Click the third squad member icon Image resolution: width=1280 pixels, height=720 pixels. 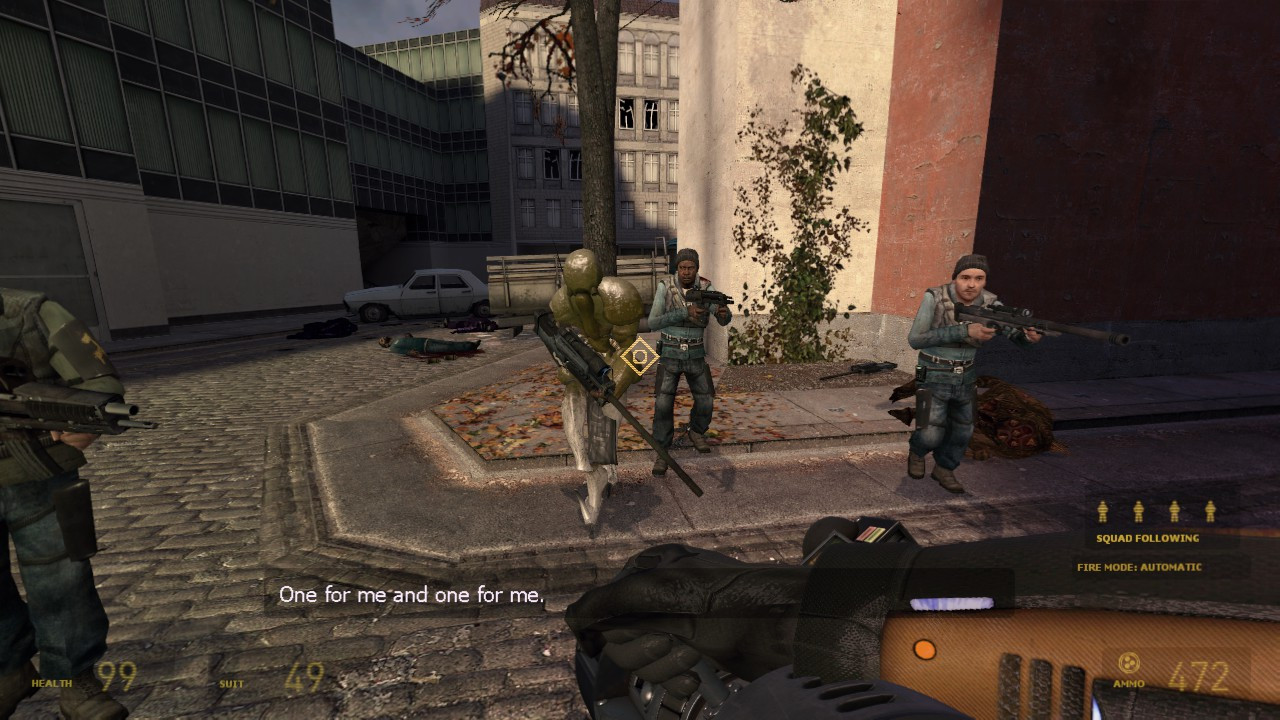[1173, 511]
